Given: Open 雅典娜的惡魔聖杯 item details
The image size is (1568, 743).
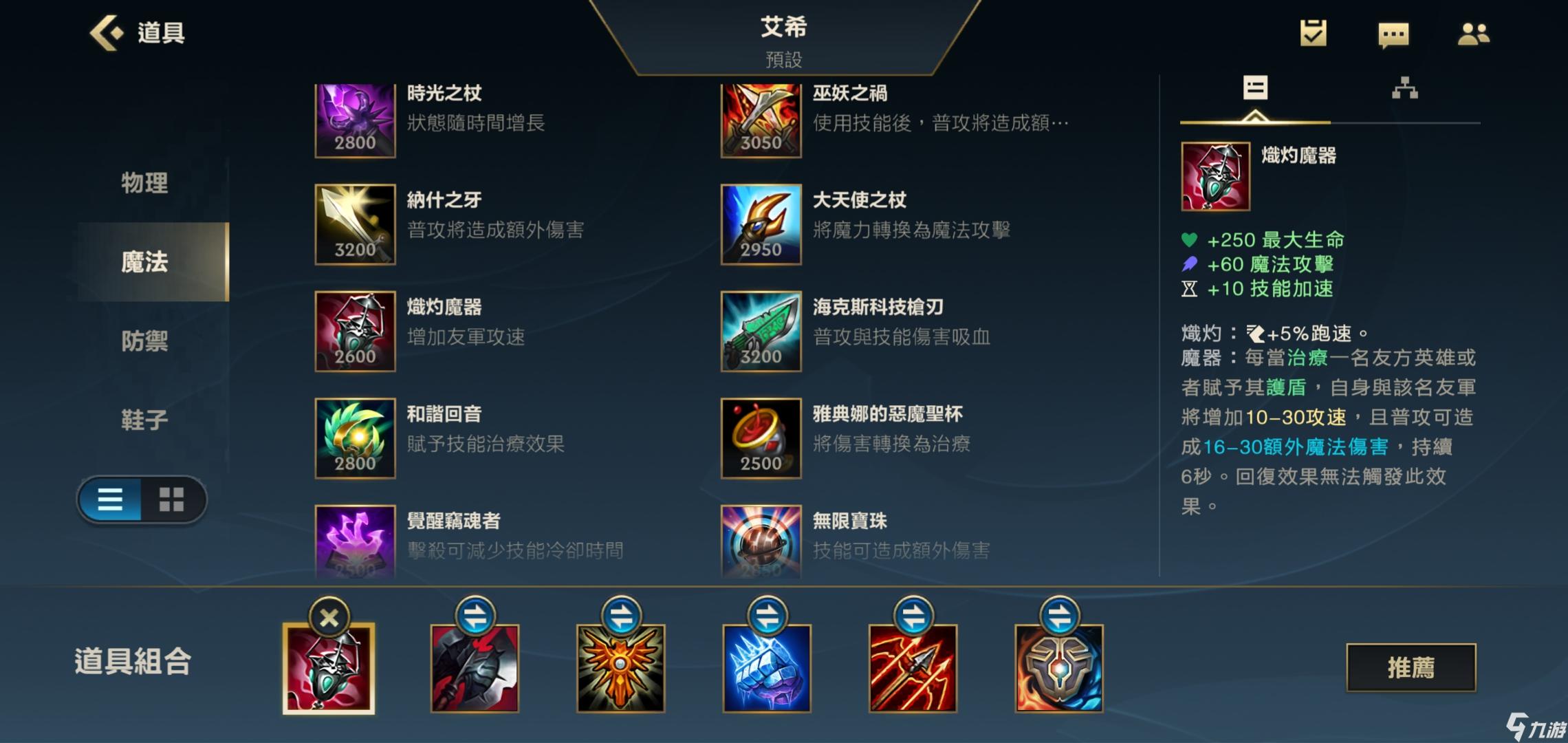Looking at the screenshot, I should tap(761, 439).
